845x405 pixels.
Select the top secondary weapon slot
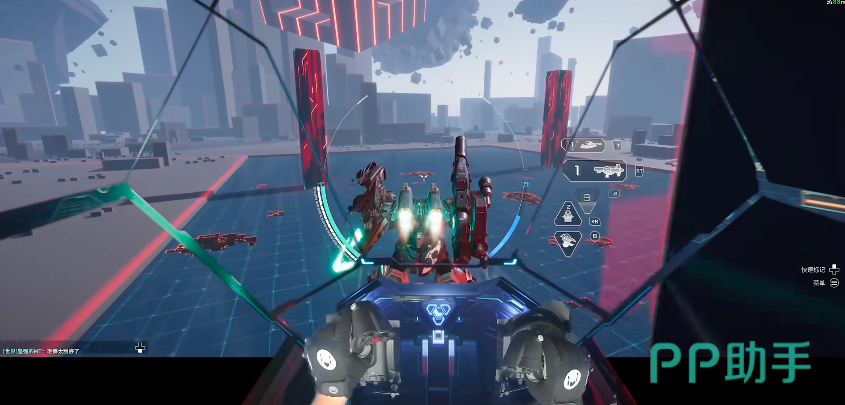590,145
